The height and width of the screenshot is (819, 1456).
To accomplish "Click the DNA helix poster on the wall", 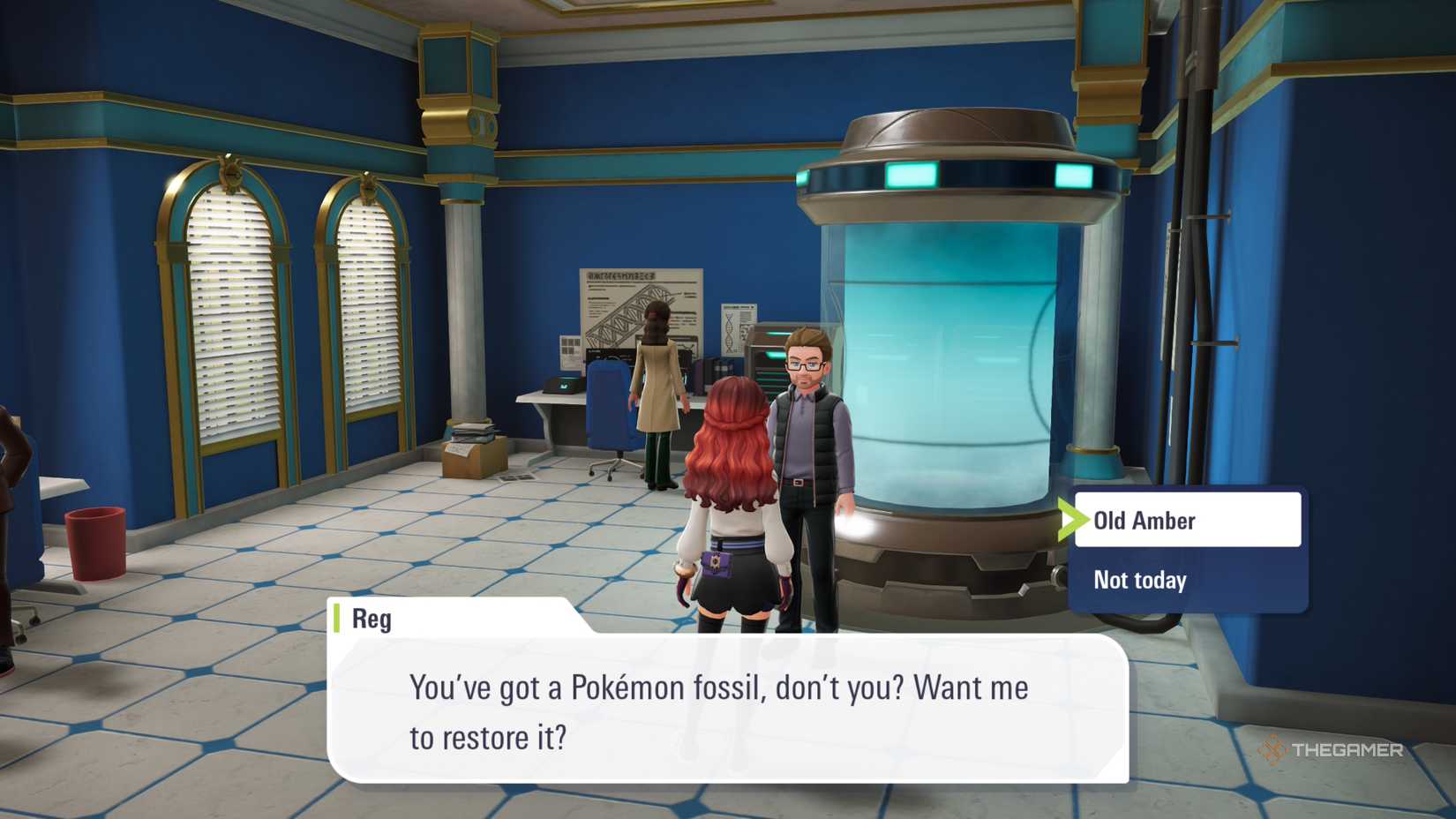I will [736, 322].
